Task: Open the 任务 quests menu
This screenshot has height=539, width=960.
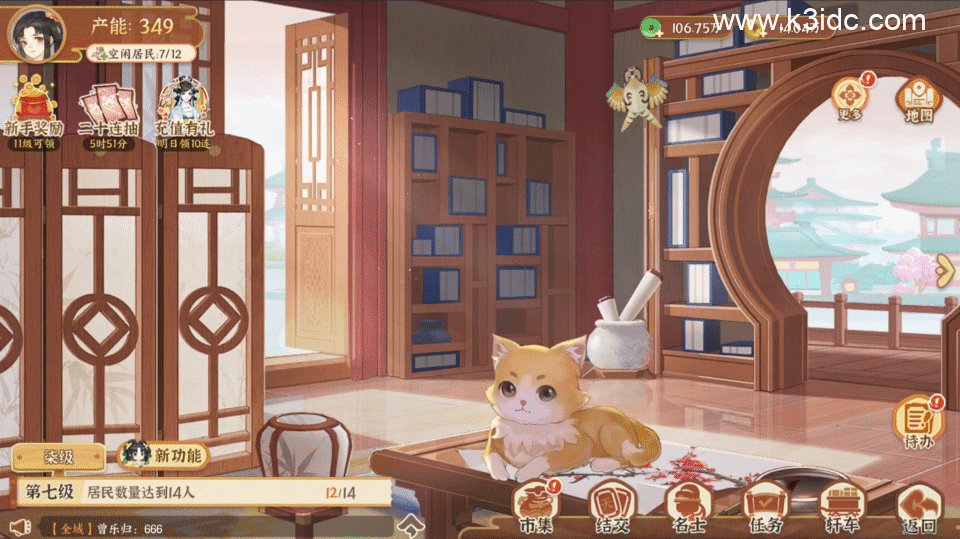Action: (764, 506)
